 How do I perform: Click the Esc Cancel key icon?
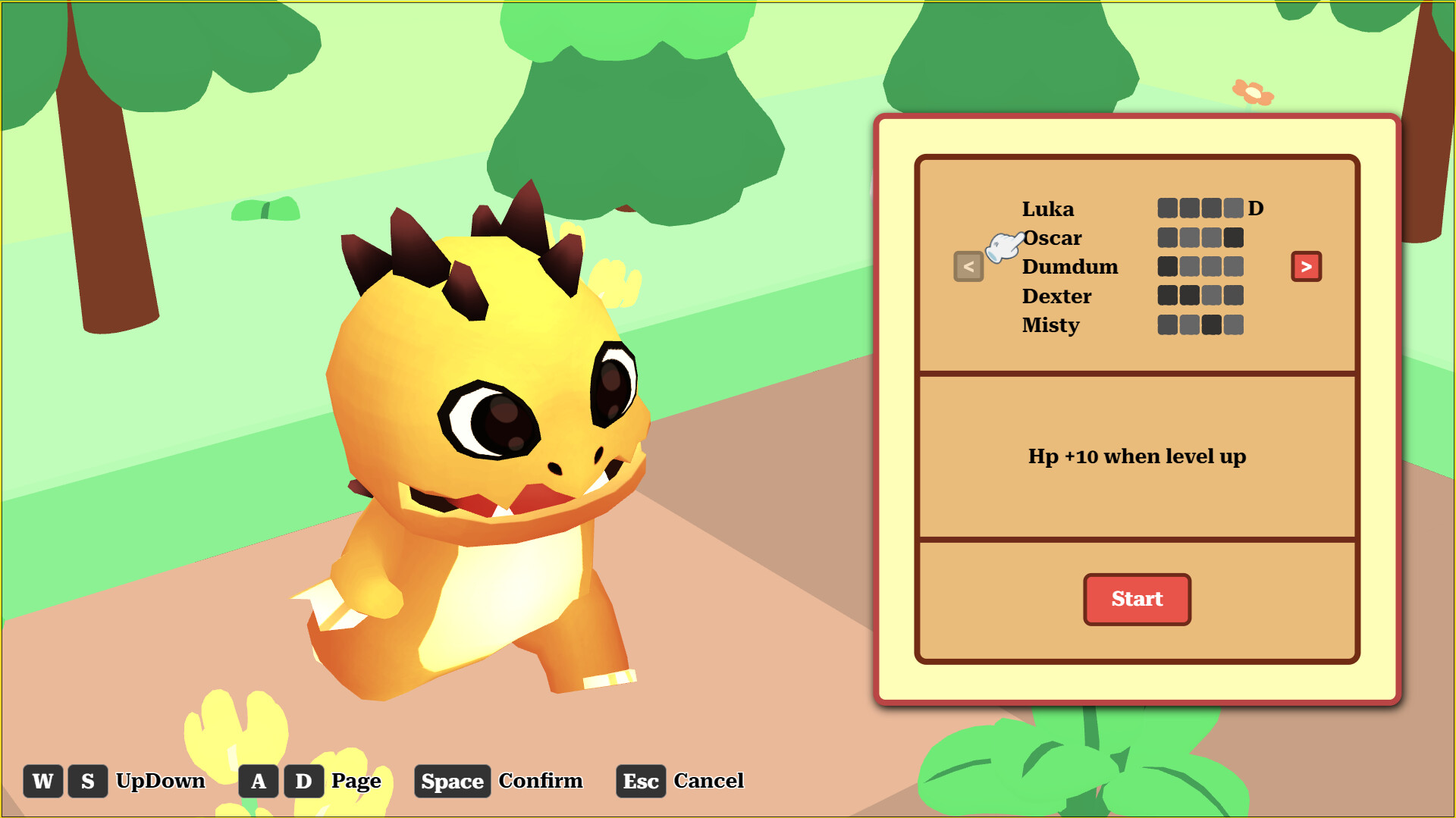641,781
